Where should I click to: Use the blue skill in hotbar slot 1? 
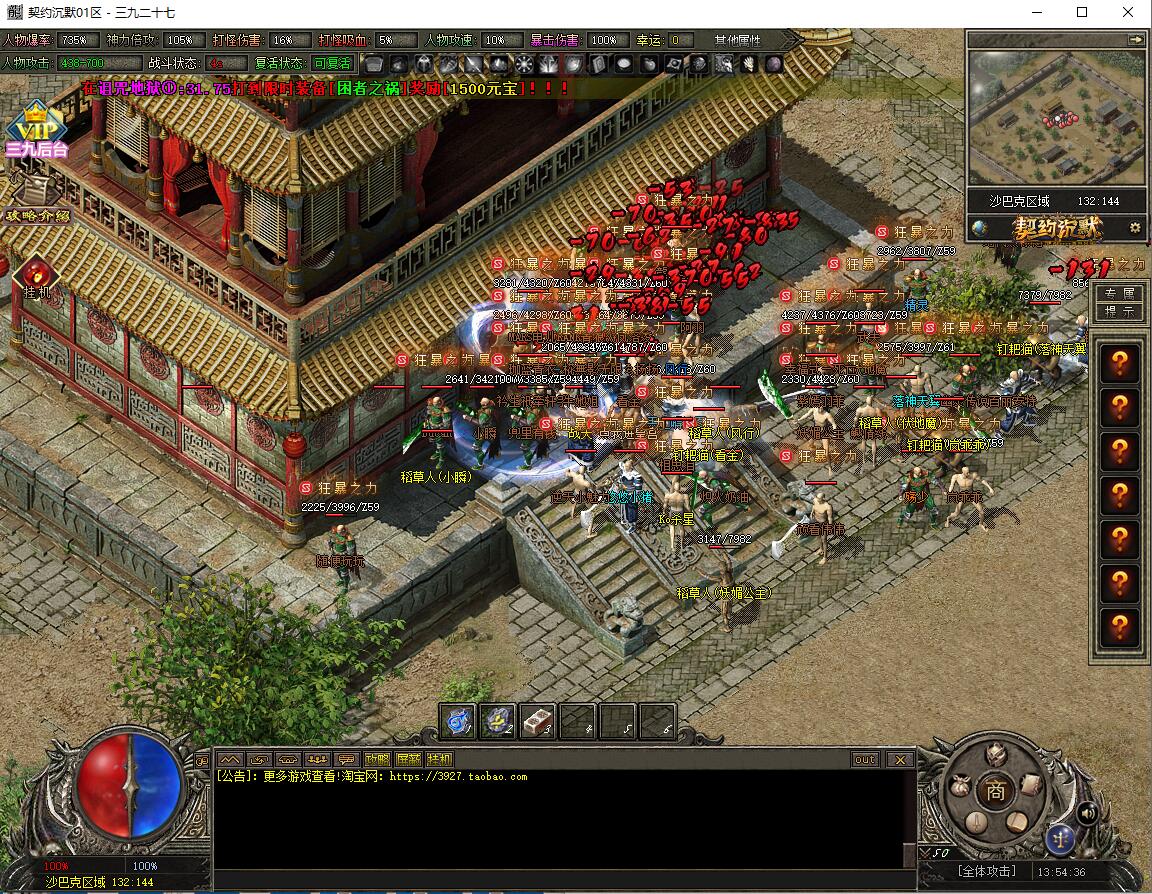click(x=458, y=721)
